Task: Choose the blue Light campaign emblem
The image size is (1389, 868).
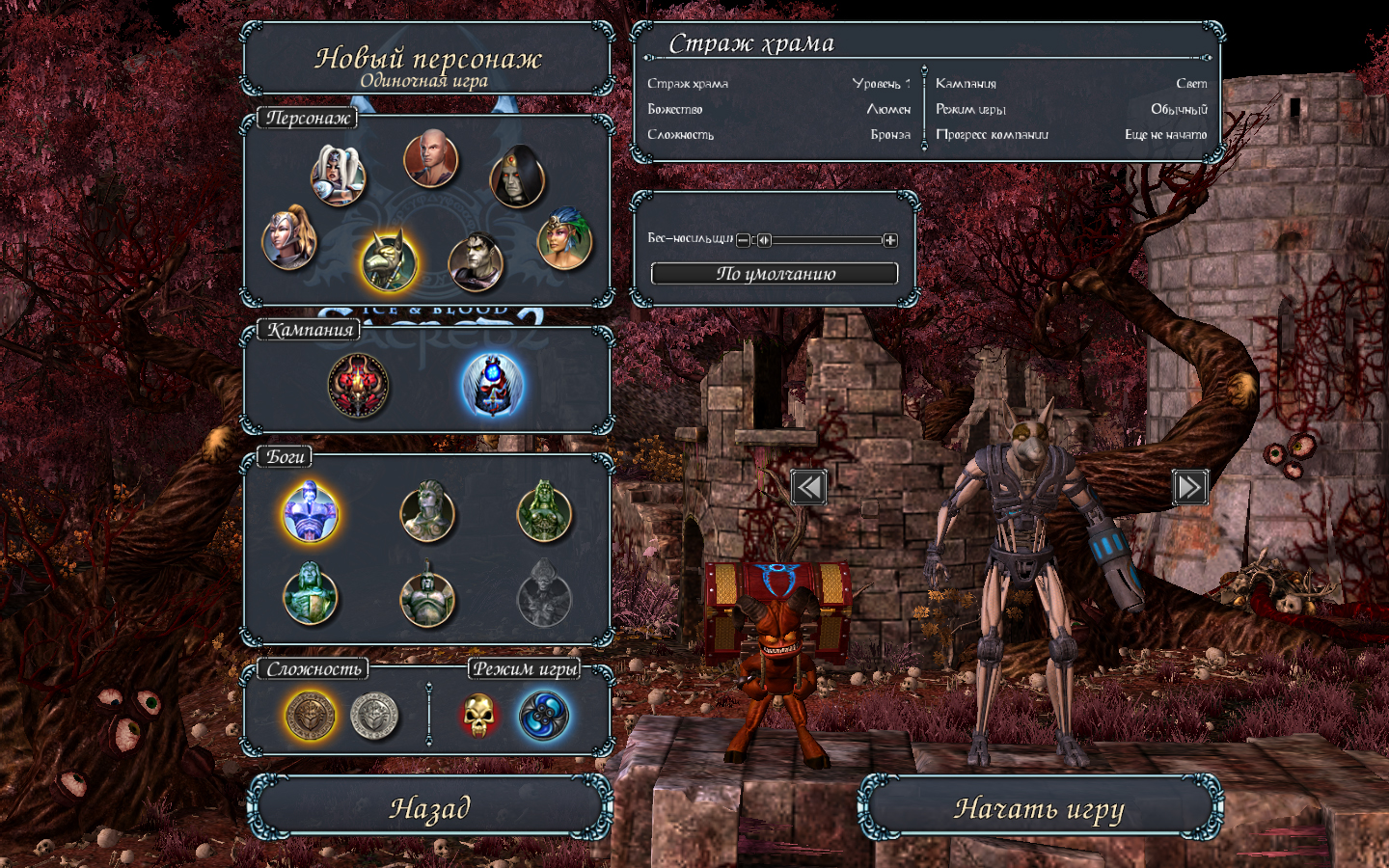Action: click(493, 385)
